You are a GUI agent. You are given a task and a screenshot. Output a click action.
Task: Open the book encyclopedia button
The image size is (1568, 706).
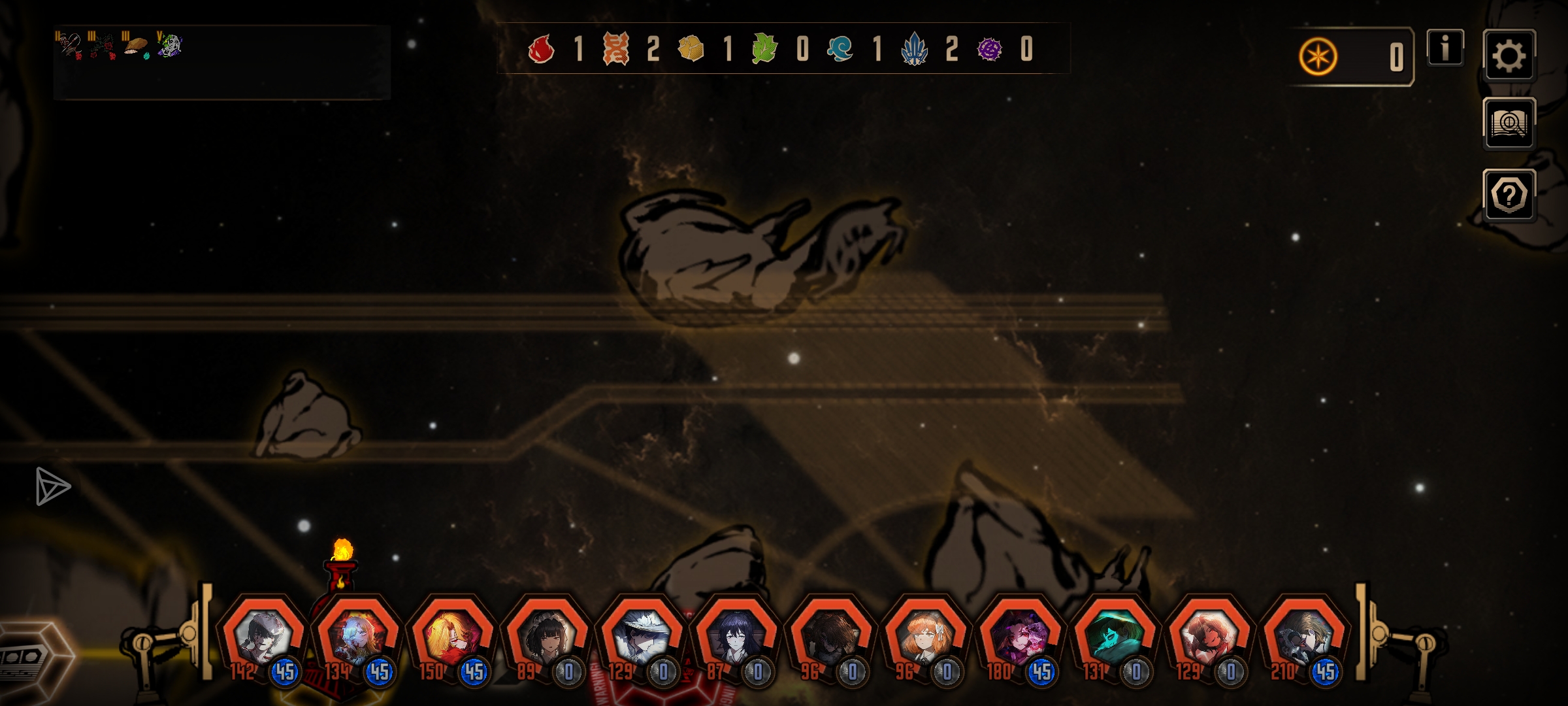tap(1509, 123)
